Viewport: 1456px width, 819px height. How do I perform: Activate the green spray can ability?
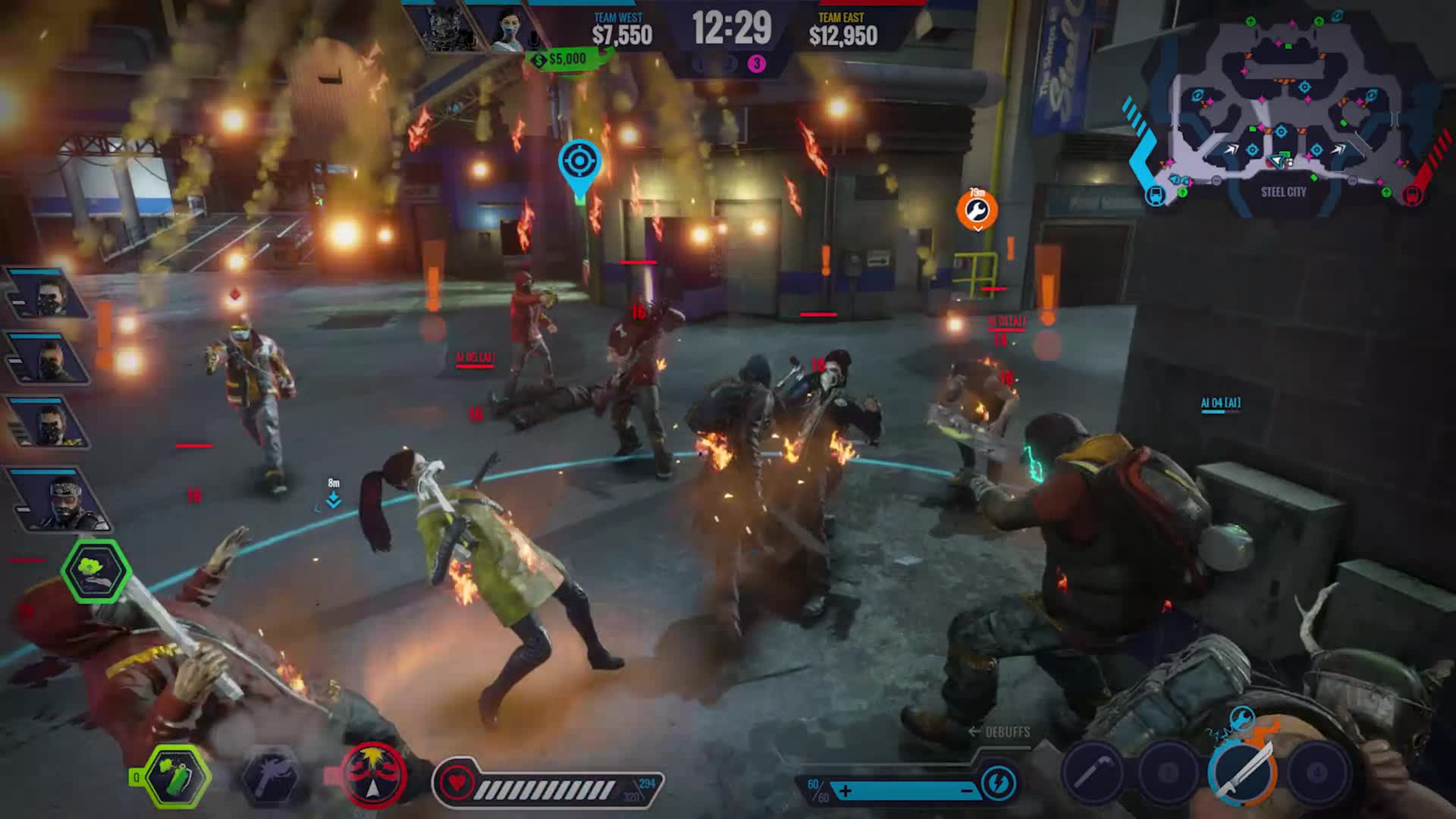[x=177, y=776]
